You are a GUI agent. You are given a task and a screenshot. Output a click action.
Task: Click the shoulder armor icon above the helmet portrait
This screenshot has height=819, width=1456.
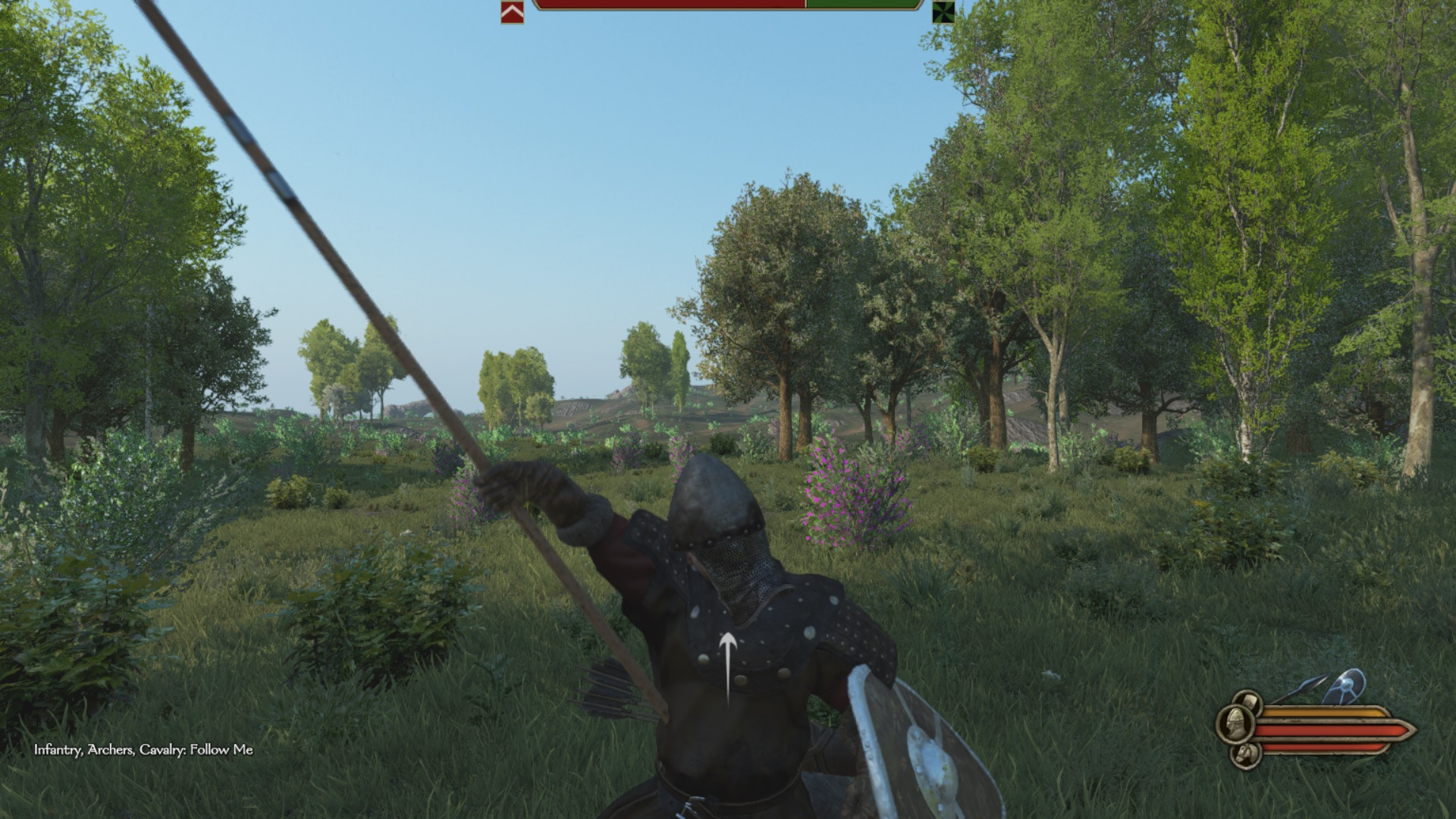click(x=1249, y=701)
